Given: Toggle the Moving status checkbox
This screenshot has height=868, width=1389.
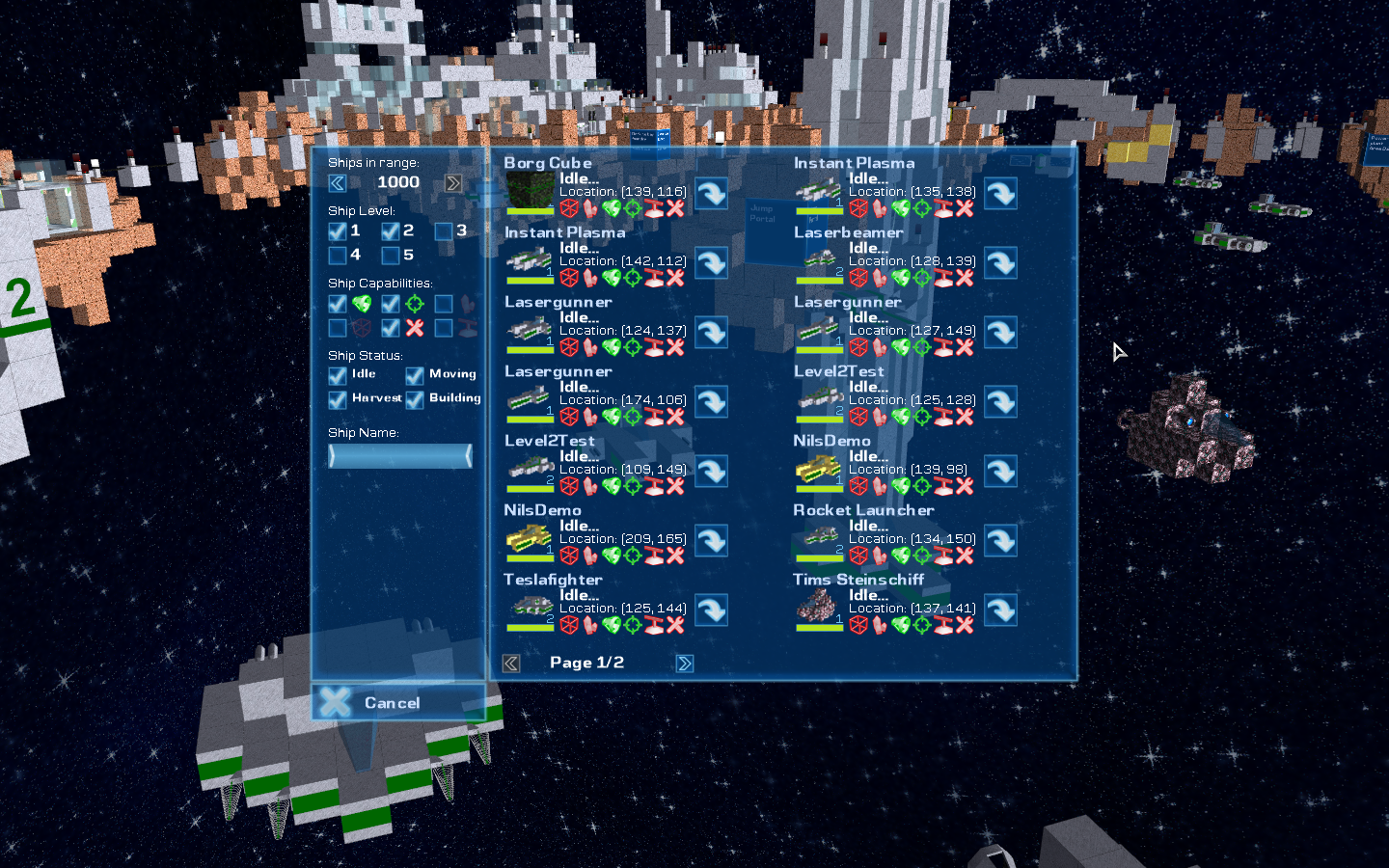Looking at the screenshot, I should coord(415,375).
